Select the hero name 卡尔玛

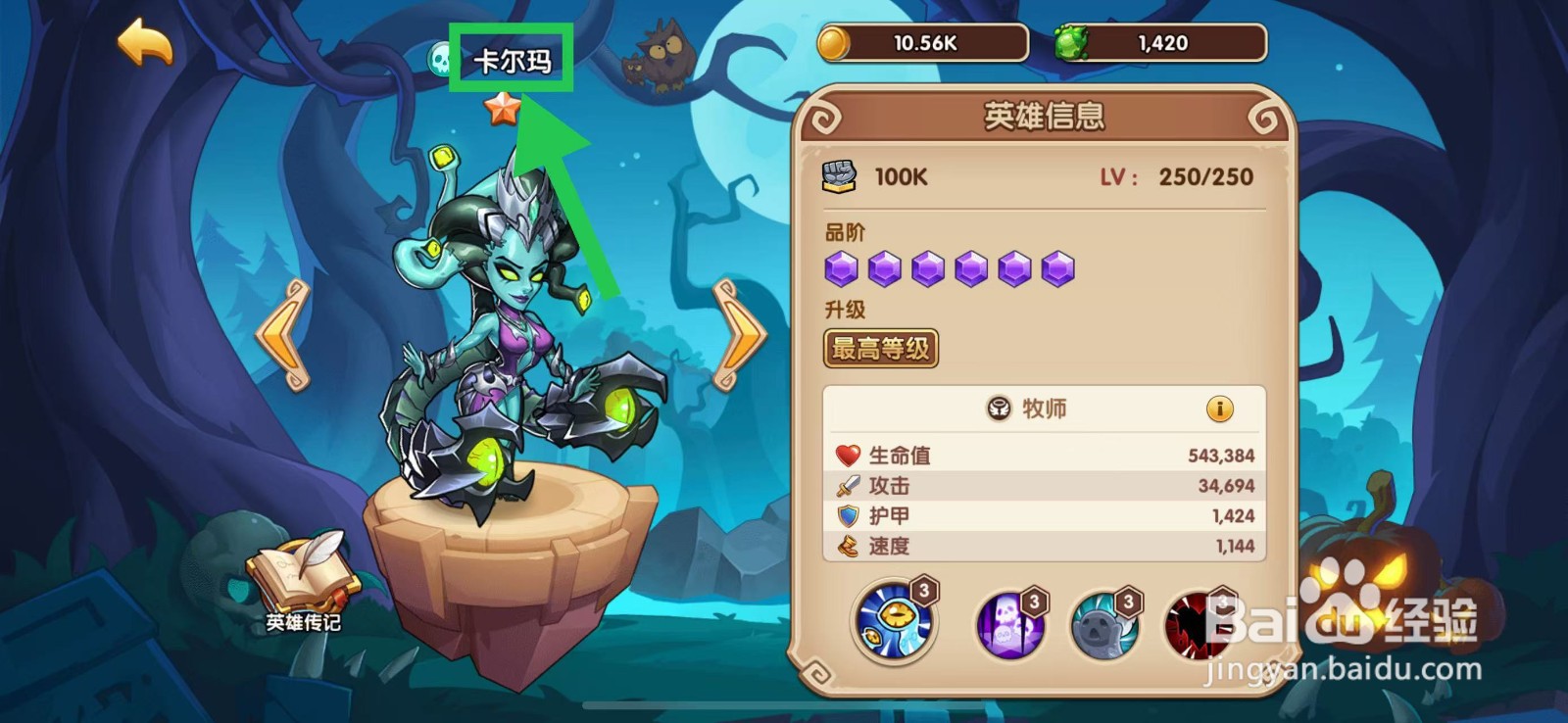tap(514, 58)
